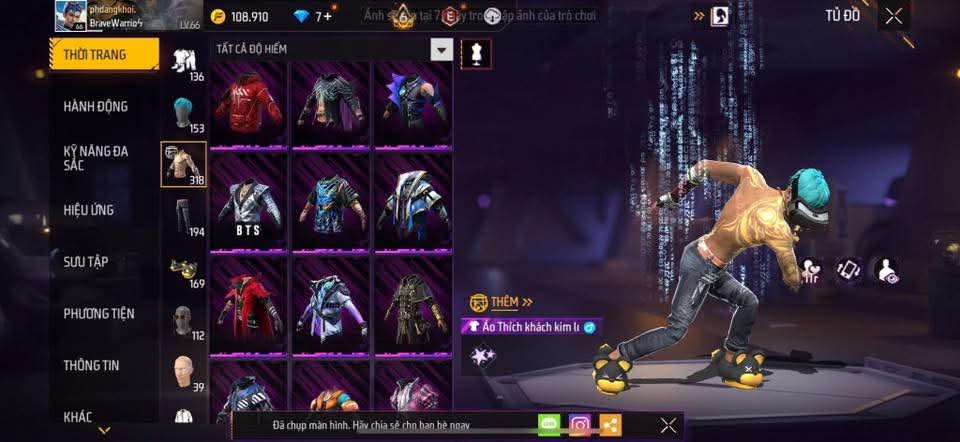Go to the HIỆU ỨNG tab
The width and height of the screenshot is (960, 442).
[89, 210]
